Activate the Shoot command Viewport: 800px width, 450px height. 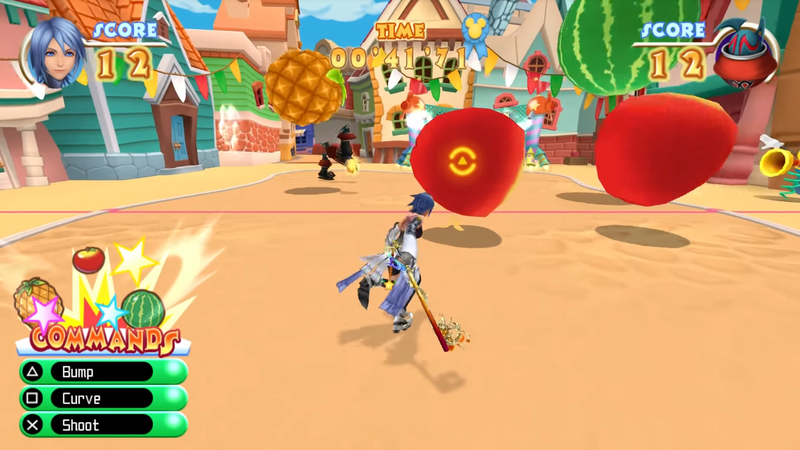(x=100, y=425)
